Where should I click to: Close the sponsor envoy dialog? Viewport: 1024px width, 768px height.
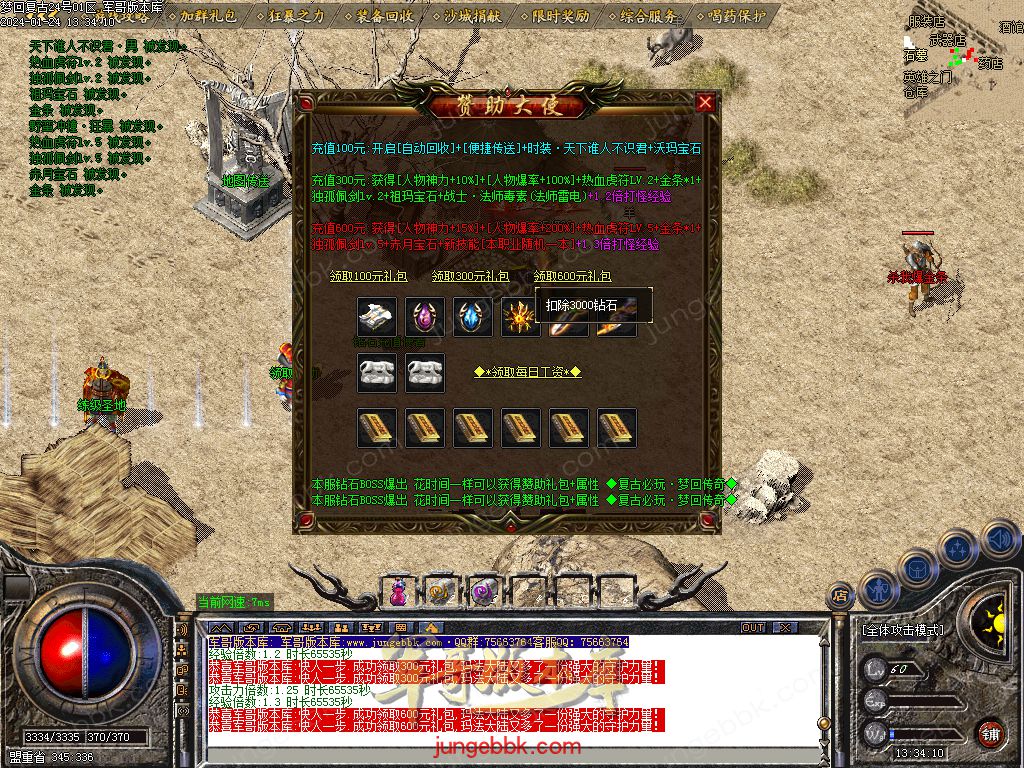(705, 102)
